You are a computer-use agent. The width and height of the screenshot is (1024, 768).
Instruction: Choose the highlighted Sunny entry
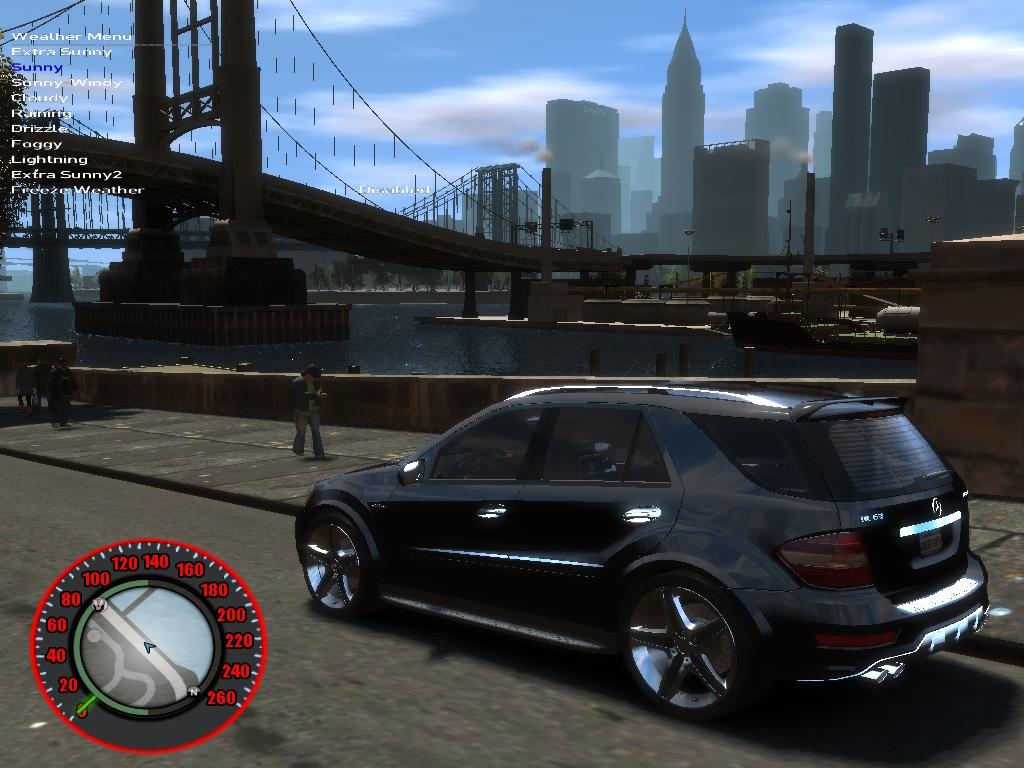(x=37, y=67)
